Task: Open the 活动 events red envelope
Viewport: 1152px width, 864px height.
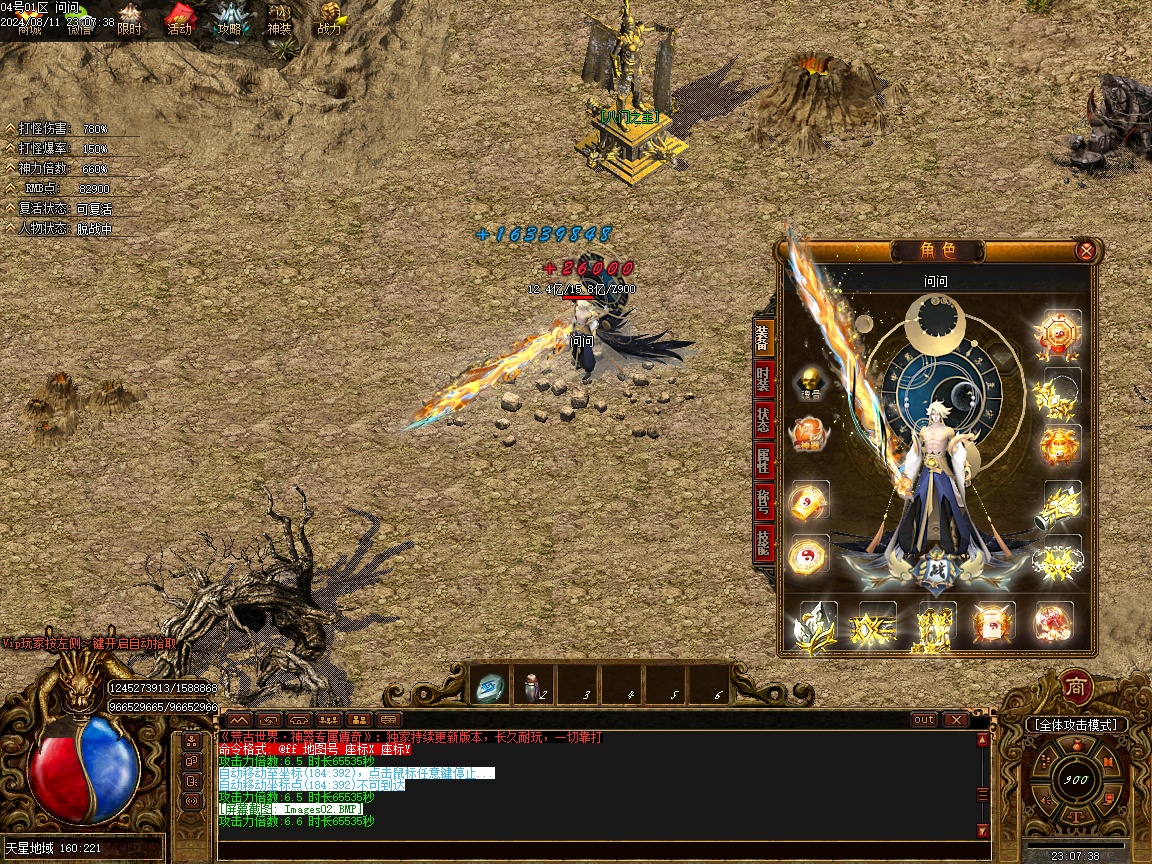Action: click(179, 20)
